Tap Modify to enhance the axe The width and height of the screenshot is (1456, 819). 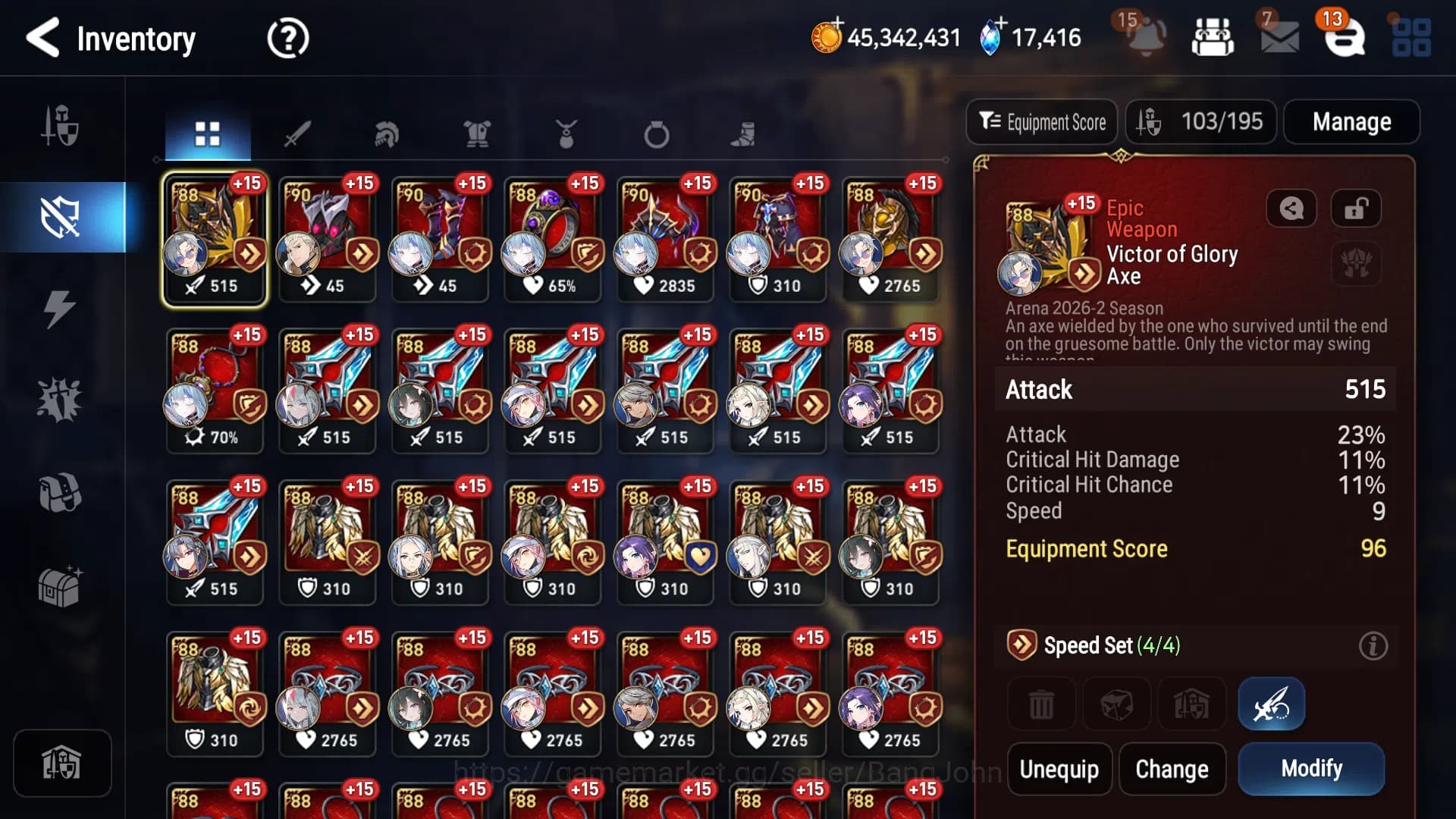(1311, 768)
